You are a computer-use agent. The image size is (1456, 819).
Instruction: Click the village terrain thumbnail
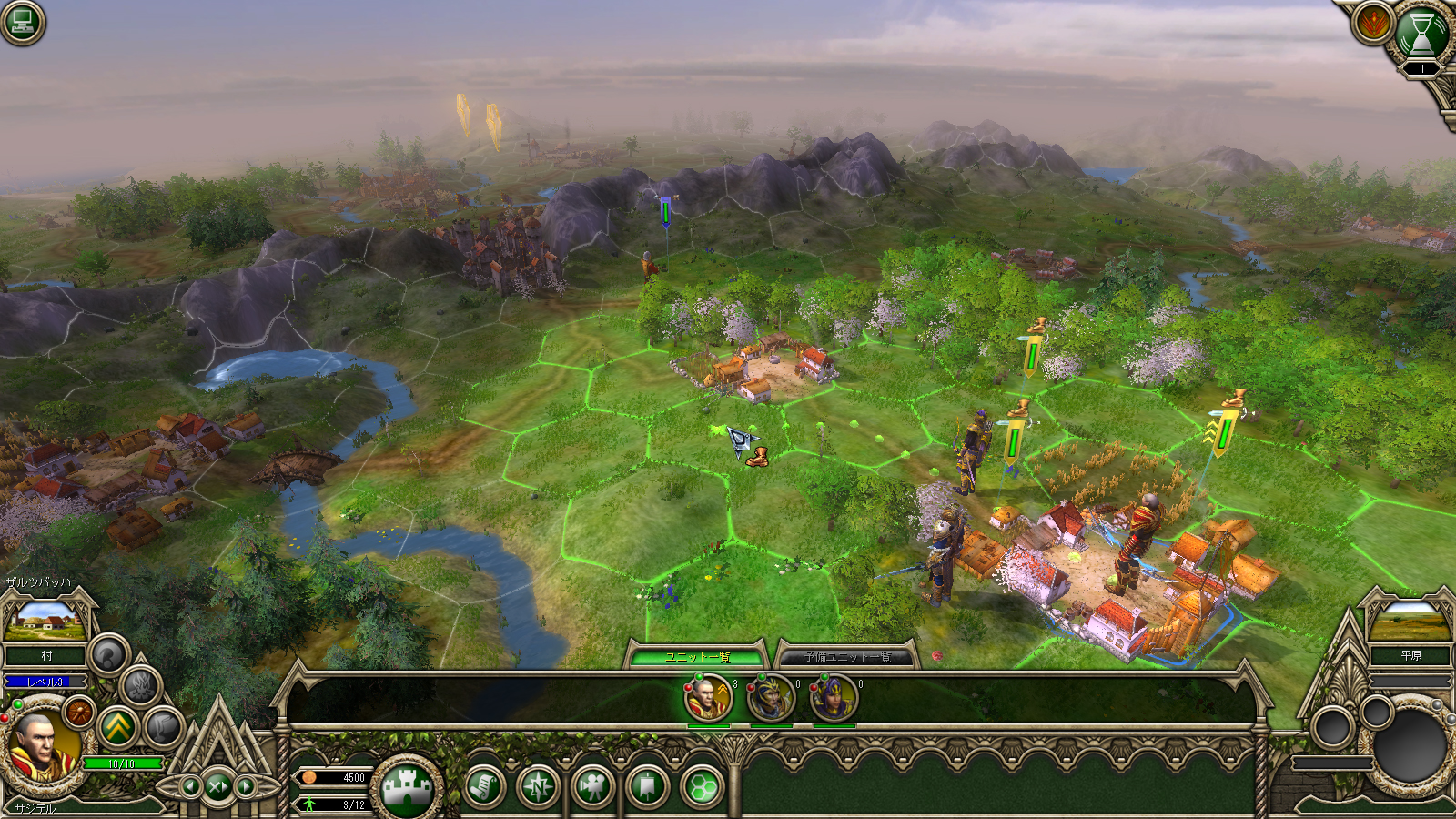(x=44, y=621)
